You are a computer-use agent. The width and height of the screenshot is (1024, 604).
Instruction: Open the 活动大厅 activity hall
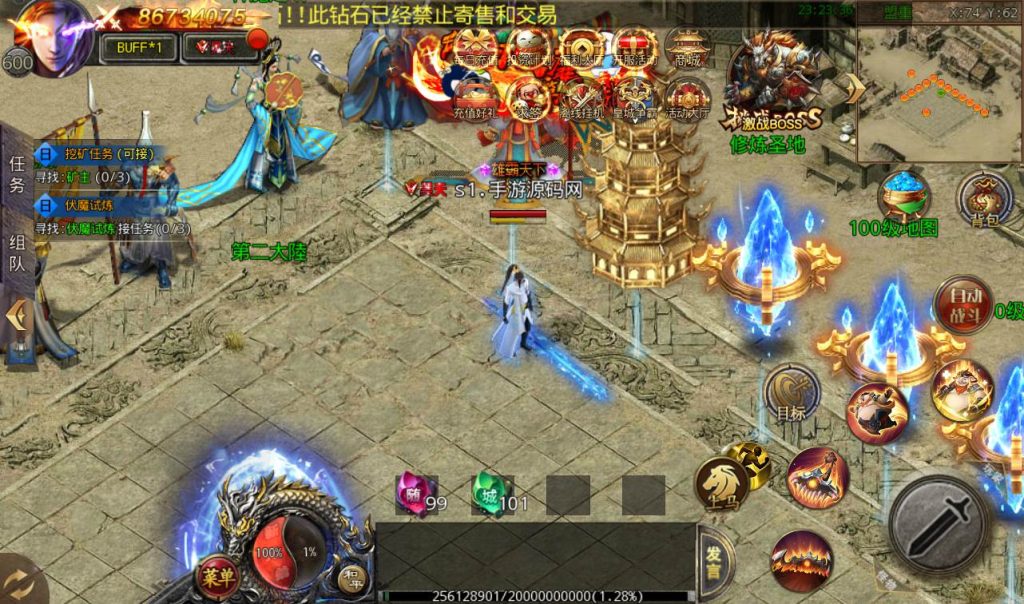tap(687, 100)
